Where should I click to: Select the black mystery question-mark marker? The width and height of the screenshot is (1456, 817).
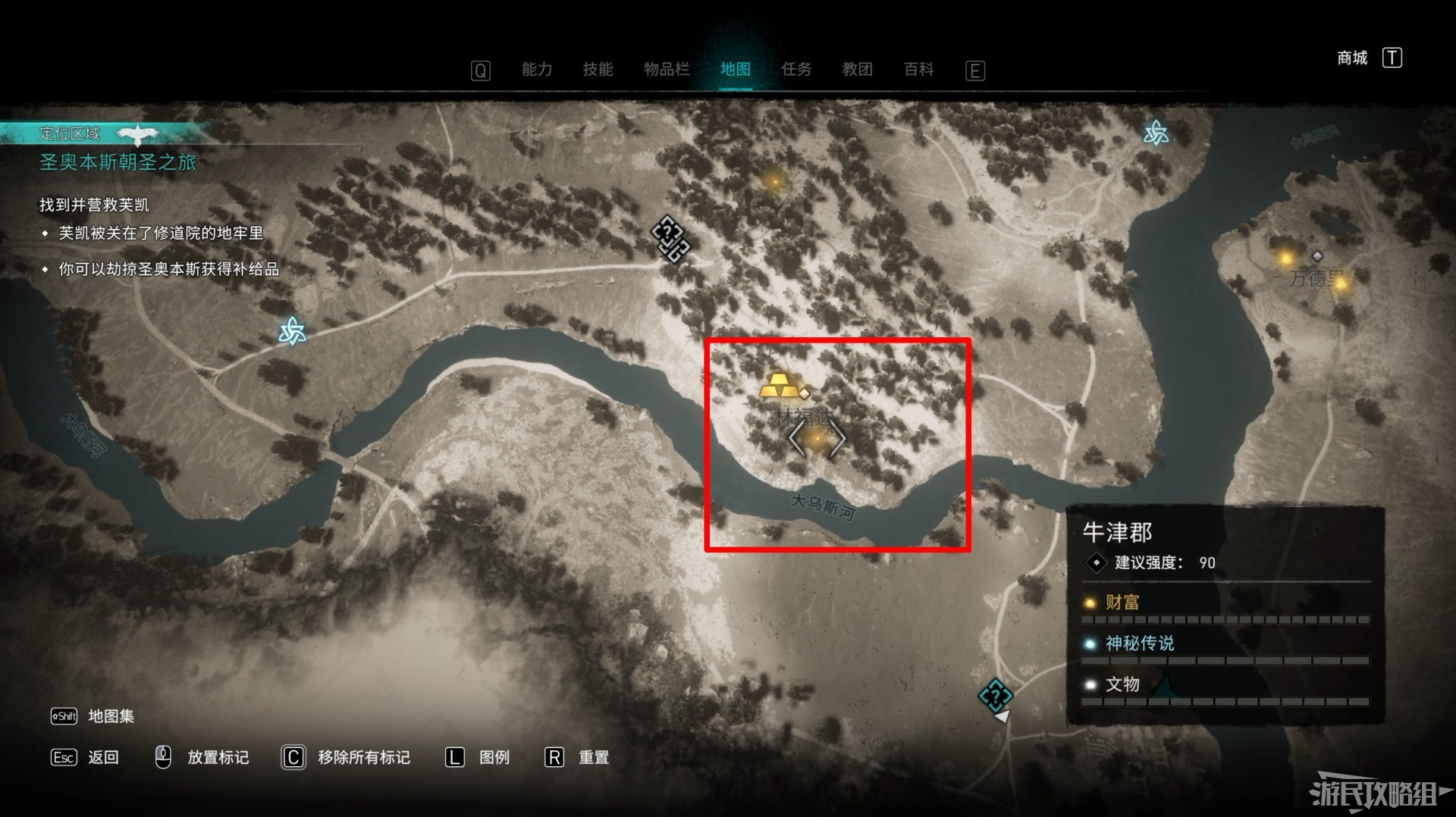click(x=670, y=238)
